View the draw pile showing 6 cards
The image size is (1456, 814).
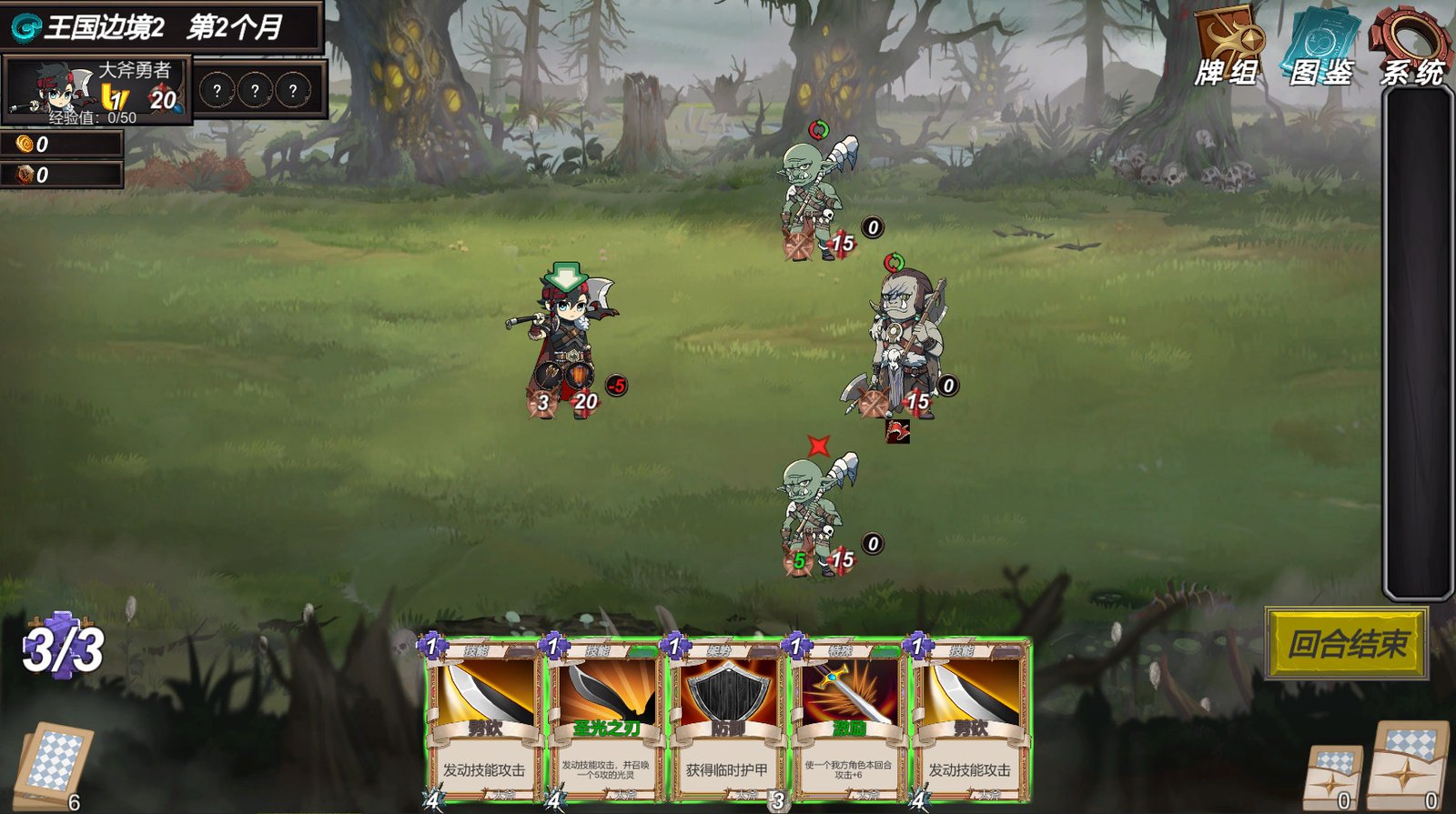coord(54,764)
